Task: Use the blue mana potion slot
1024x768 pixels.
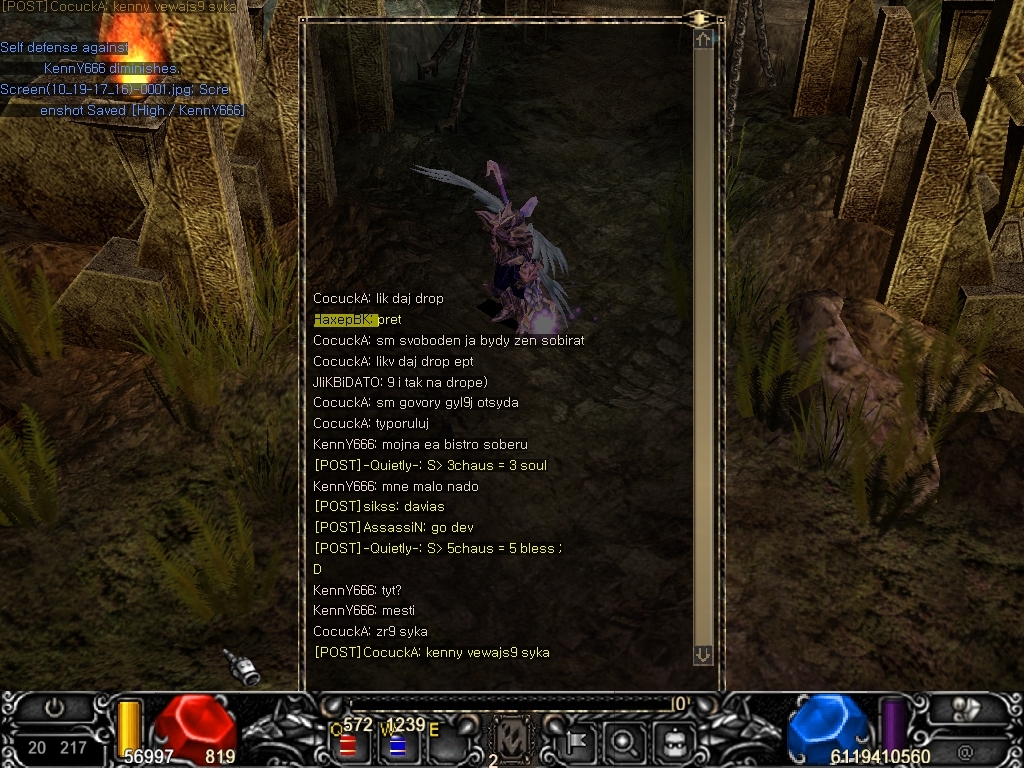Action: pos(397,745)
